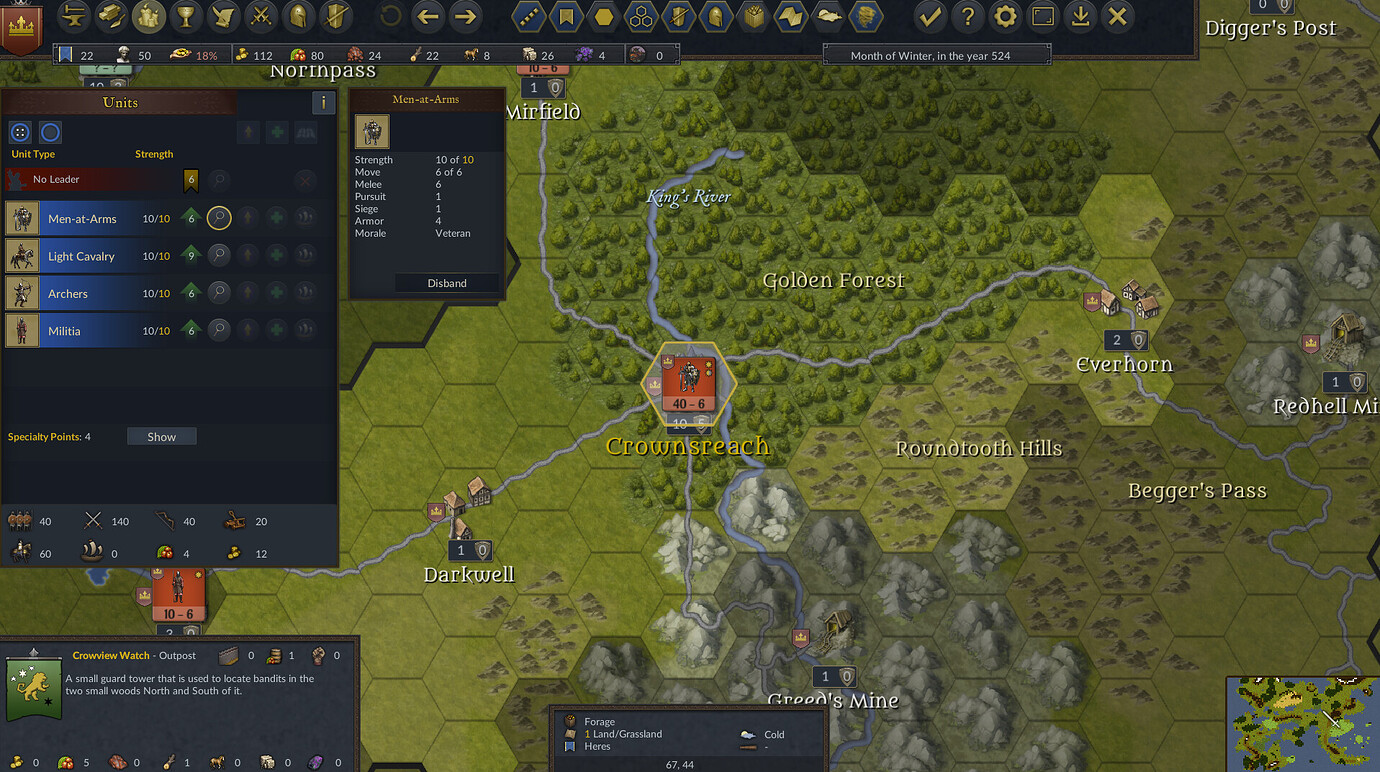This screenshot has height=772, width=1380.
Task: Save the game with the download arrow
Action: click(x=1080, y=16)
